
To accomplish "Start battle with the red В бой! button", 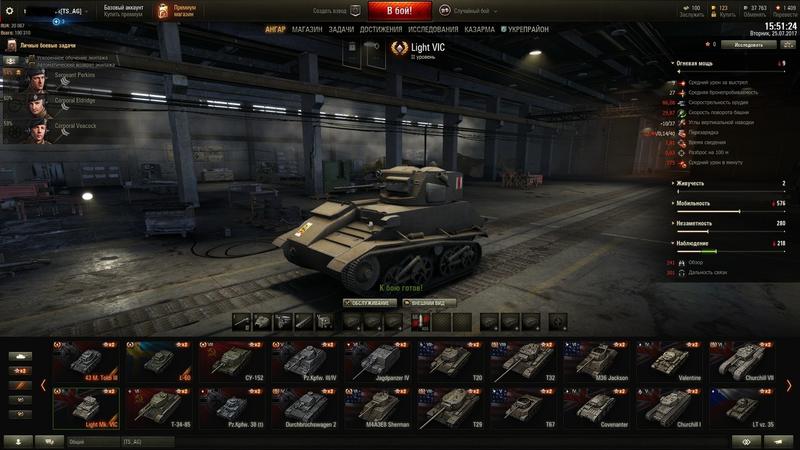I will 399,11.
